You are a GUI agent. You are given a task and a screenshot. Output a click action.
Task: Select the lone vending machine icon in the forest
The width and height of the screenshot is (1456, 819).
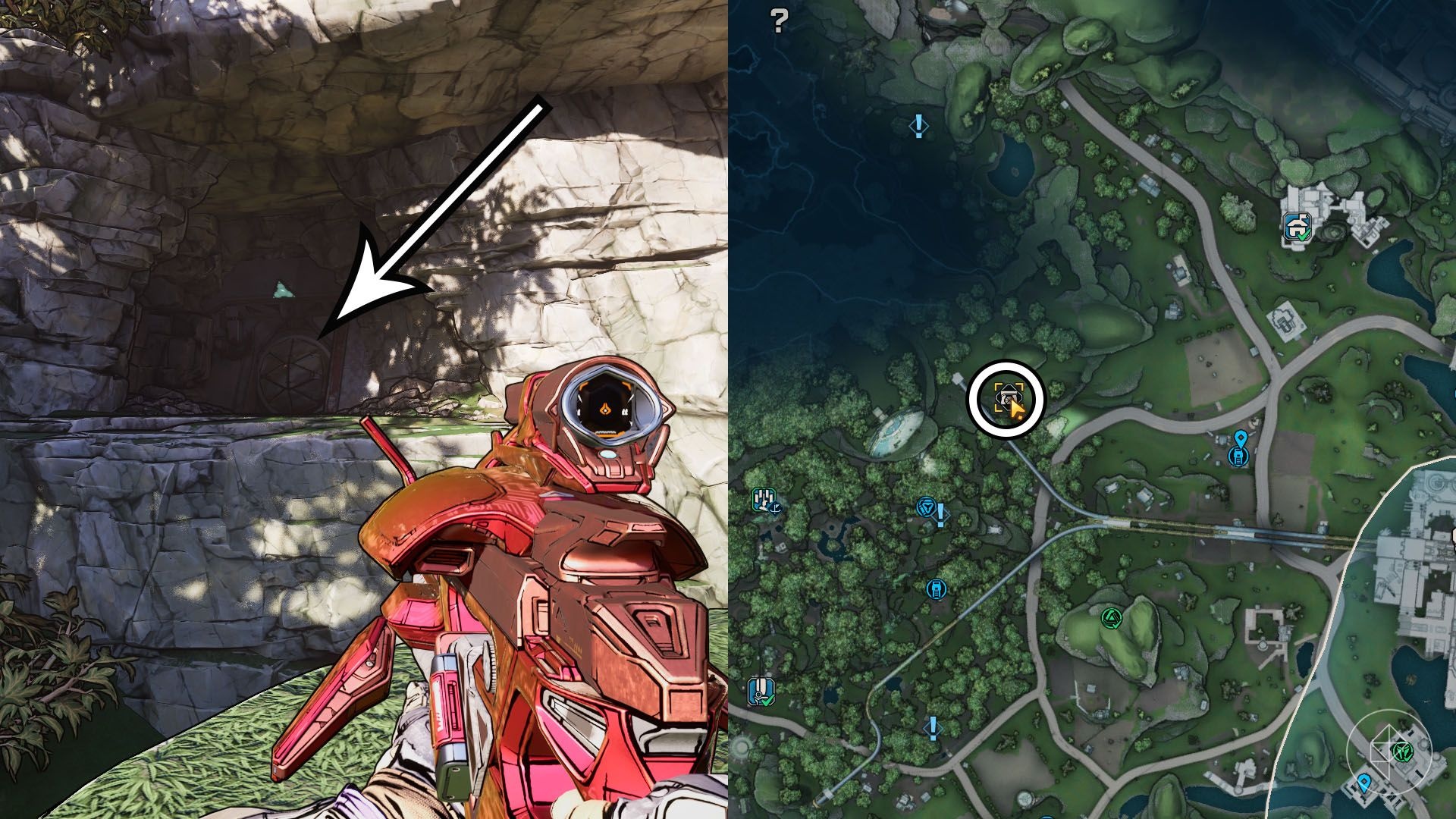click(937, 588)
